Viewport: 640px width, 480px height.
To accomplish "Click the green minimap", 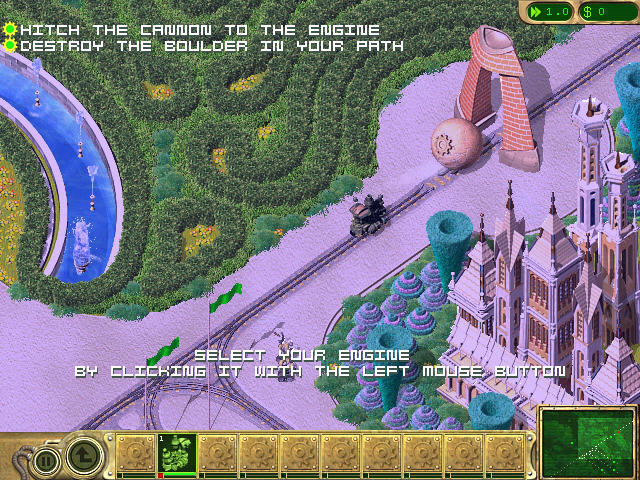I will pos(586,441).
